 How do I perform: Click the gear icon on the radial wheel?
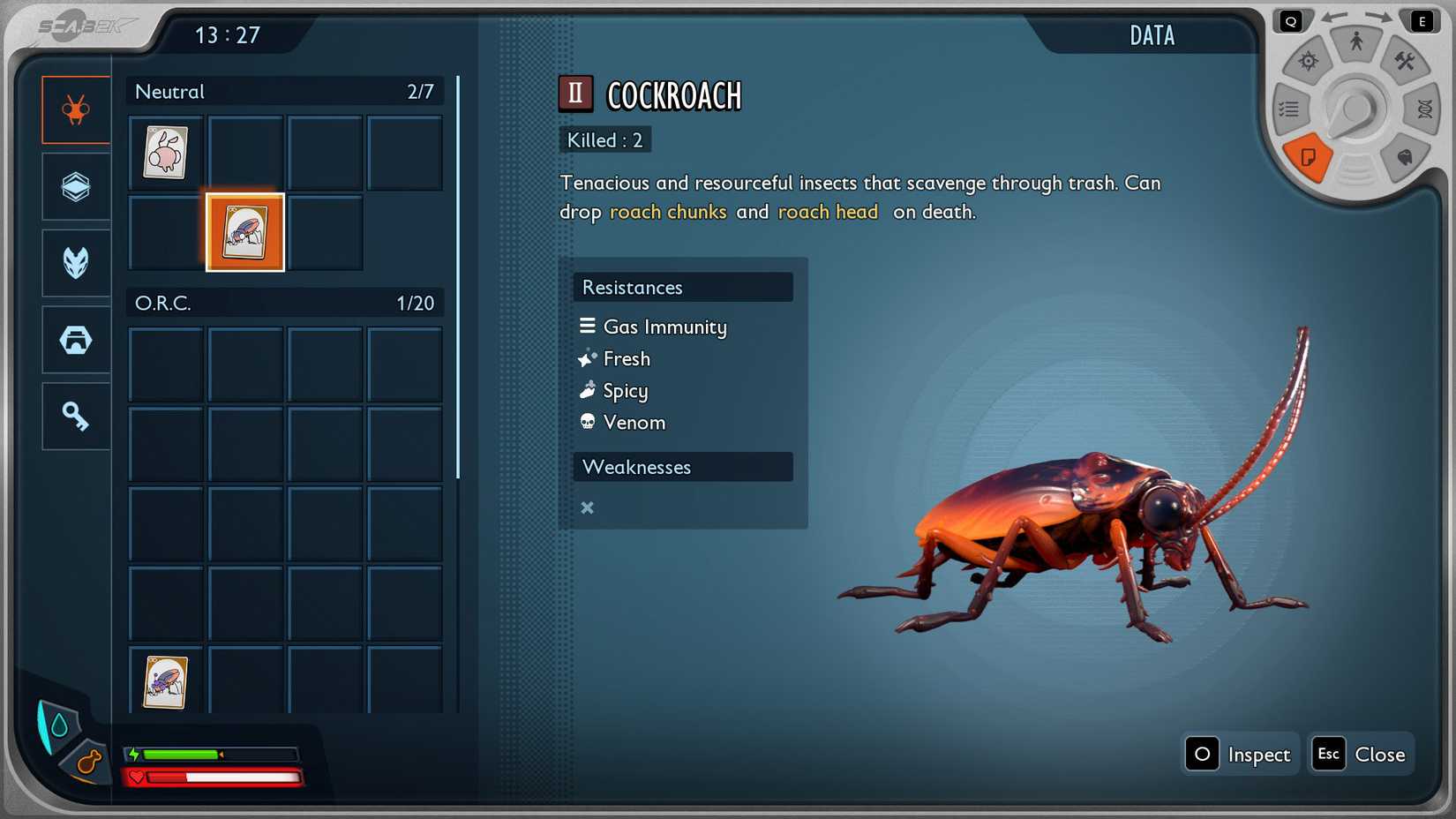pos(1307,62)
